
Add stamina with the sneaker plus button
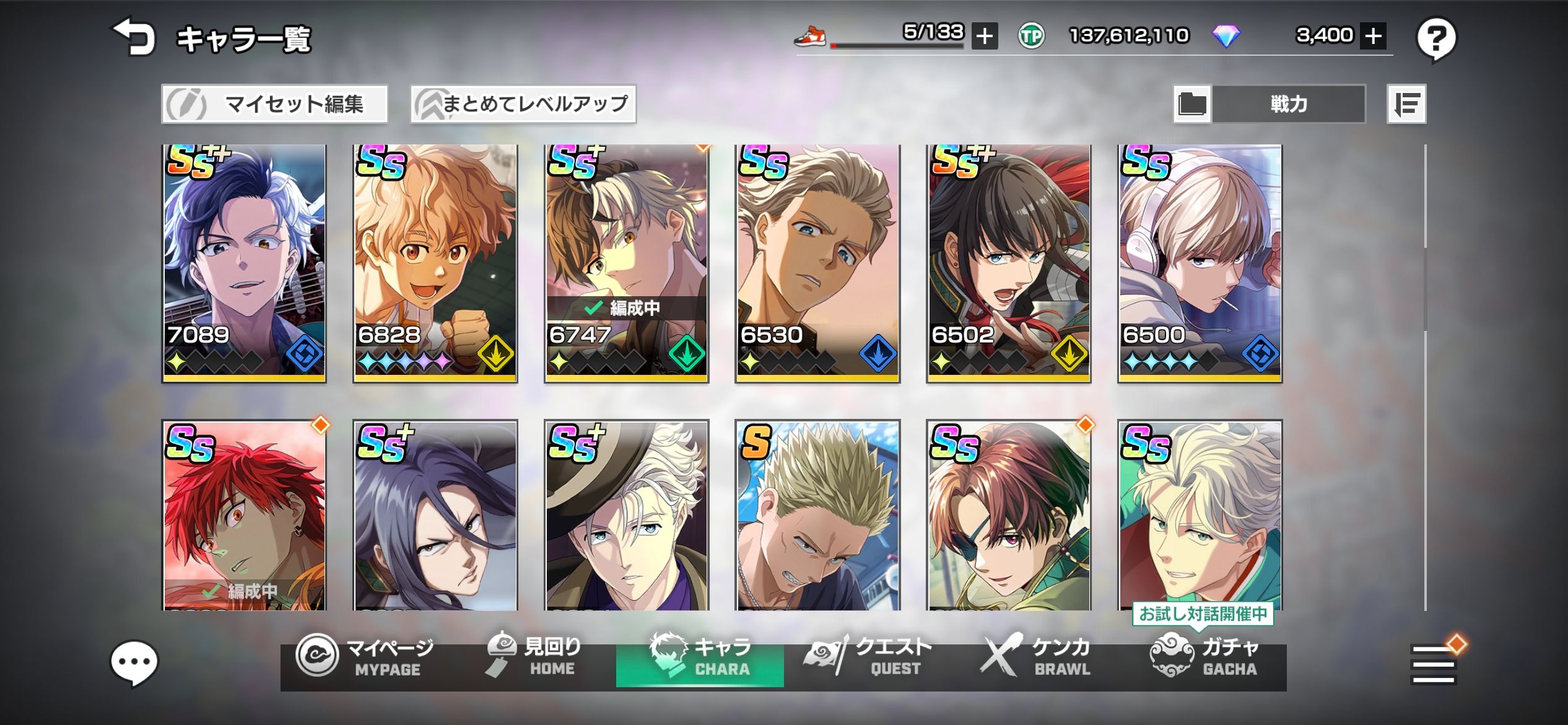[984, 36]
